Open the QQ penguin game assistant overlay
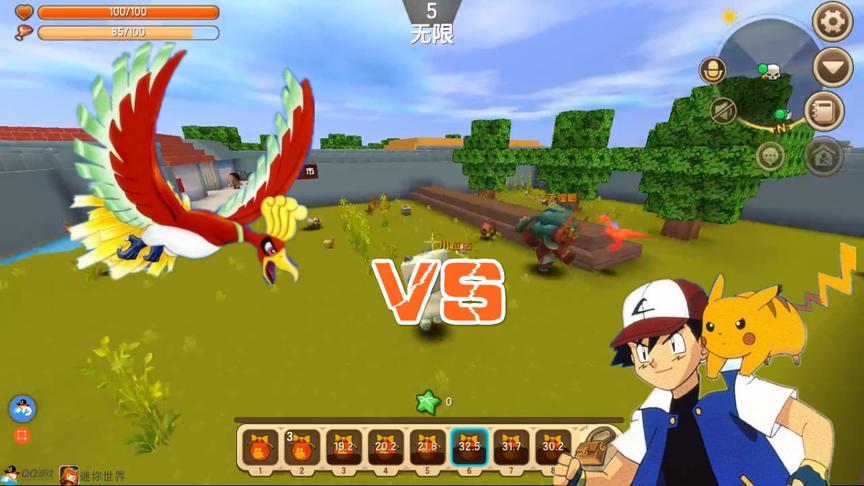 (22, 408)
